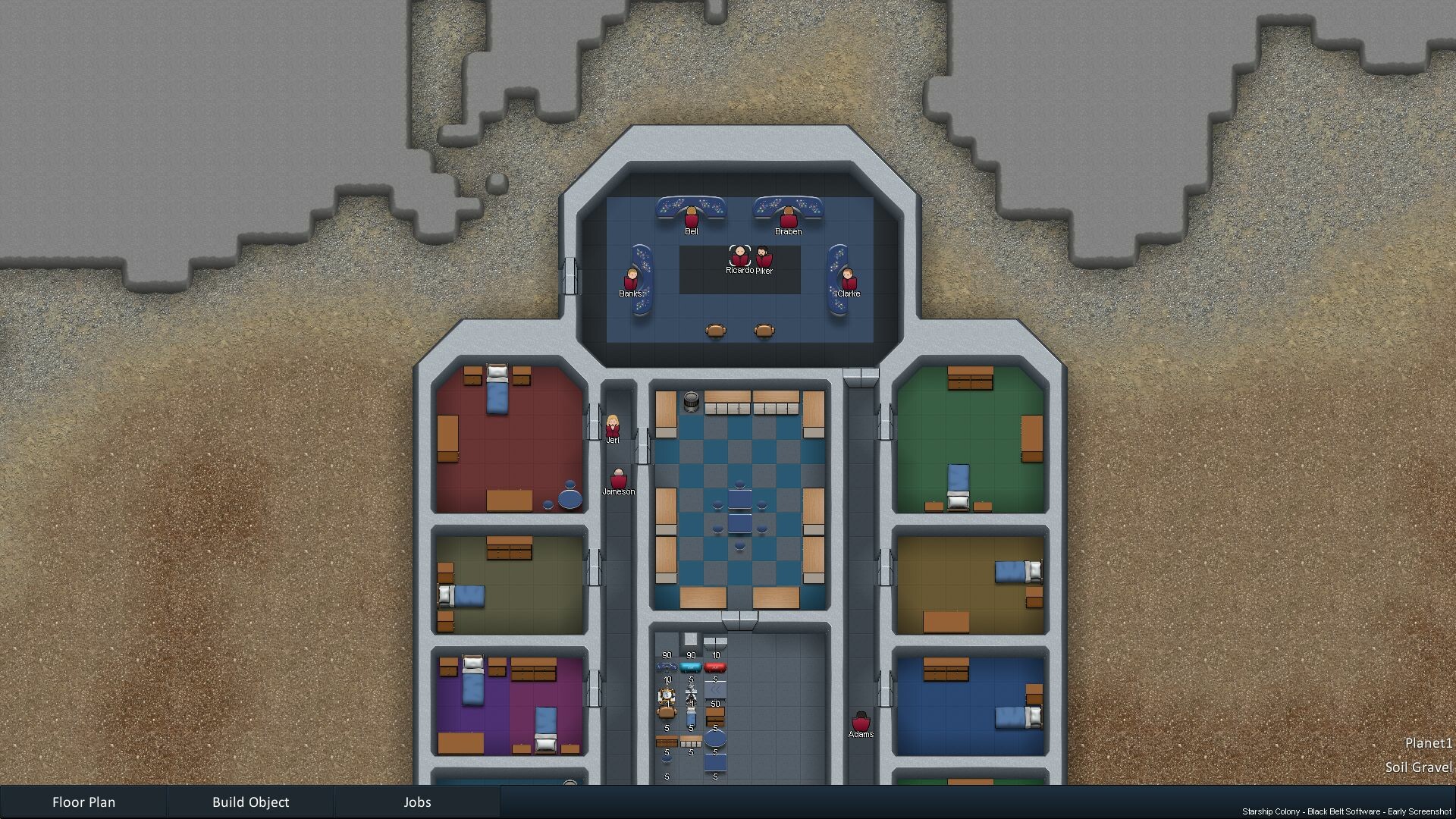Click the red fuel tank in the storage room
Image resolution: width=1456 pixels, height=819 pixels.
[715, 667]
